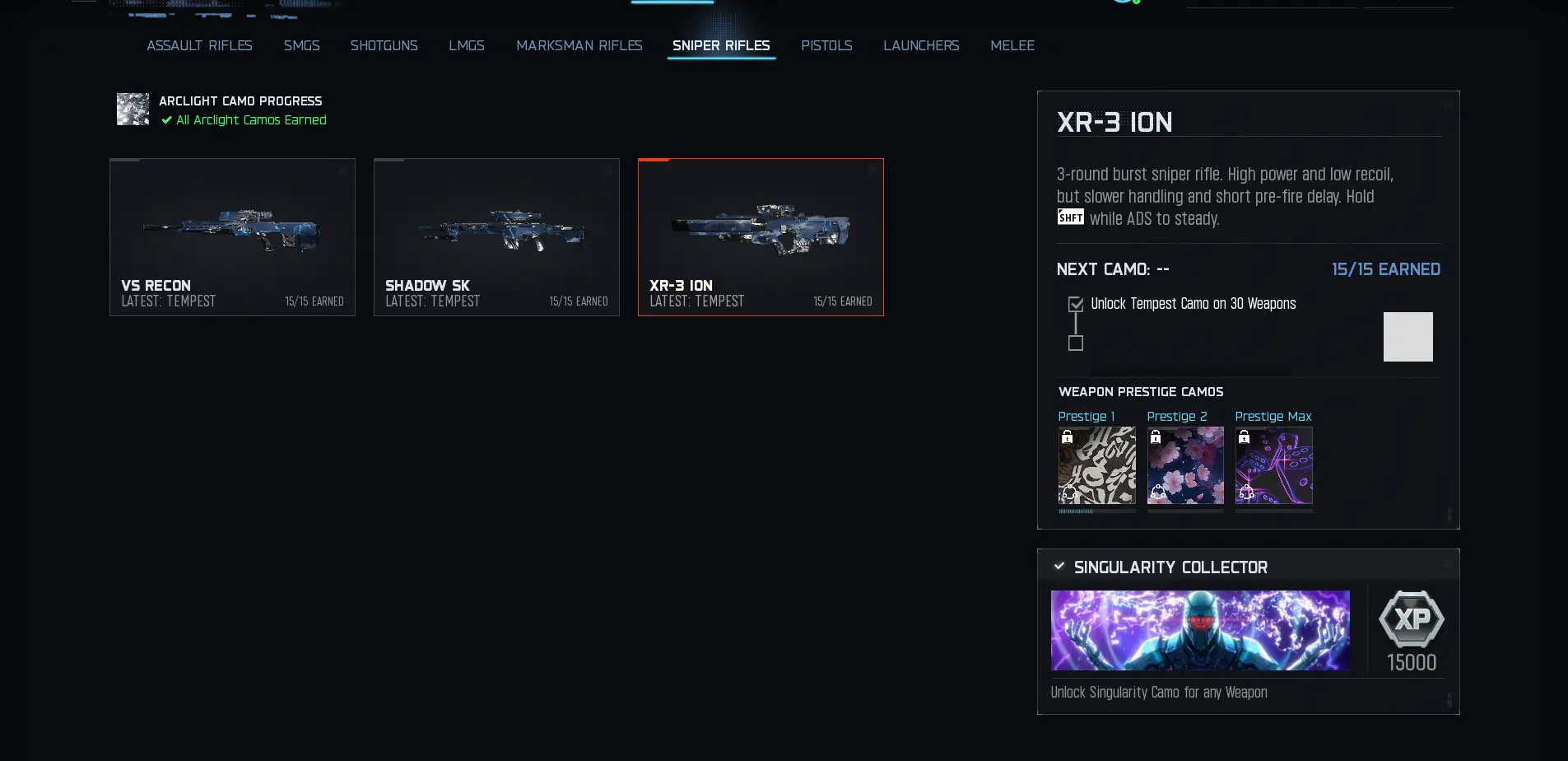Click the SHFT key icon in the weapon description
This screenshot has height=761, width=1568.
(x=1069, y=217)
